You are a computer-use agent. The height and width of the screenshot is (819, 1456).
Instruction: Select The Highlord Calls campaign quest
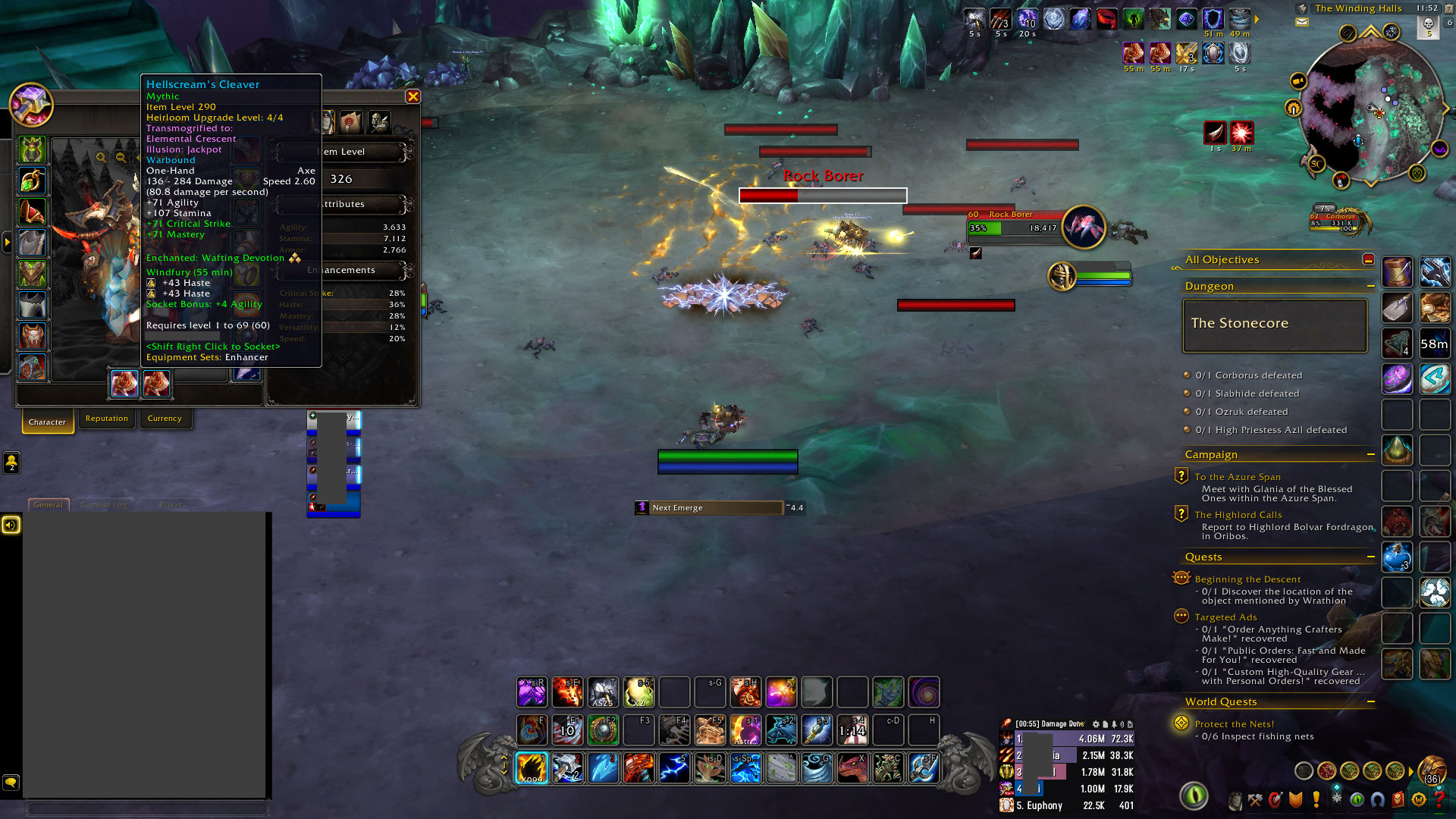pyautogui.click(x=1238, y=515)
